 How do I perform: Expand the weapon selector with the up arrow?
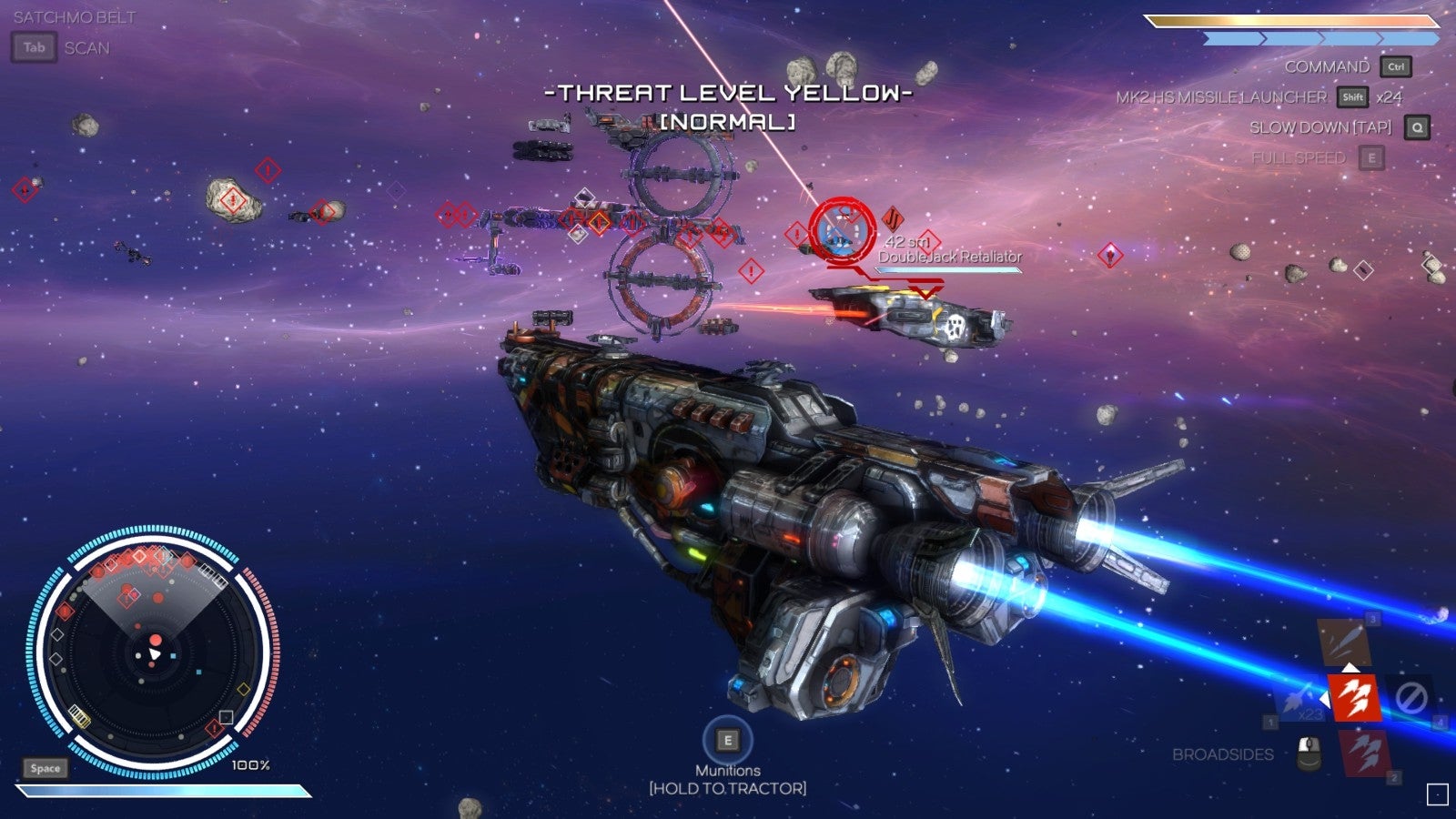[x=1350, y=669]
